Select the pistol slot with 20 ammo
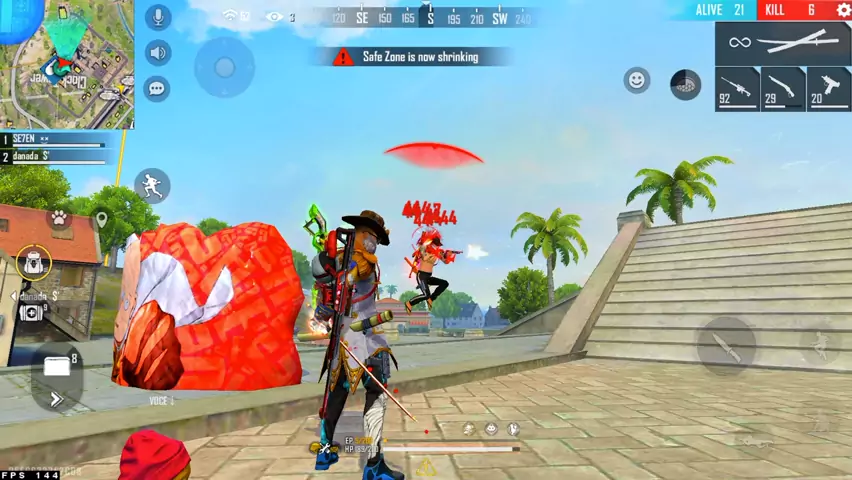Screen dimensions: 852x480 [x=828, y=88]
